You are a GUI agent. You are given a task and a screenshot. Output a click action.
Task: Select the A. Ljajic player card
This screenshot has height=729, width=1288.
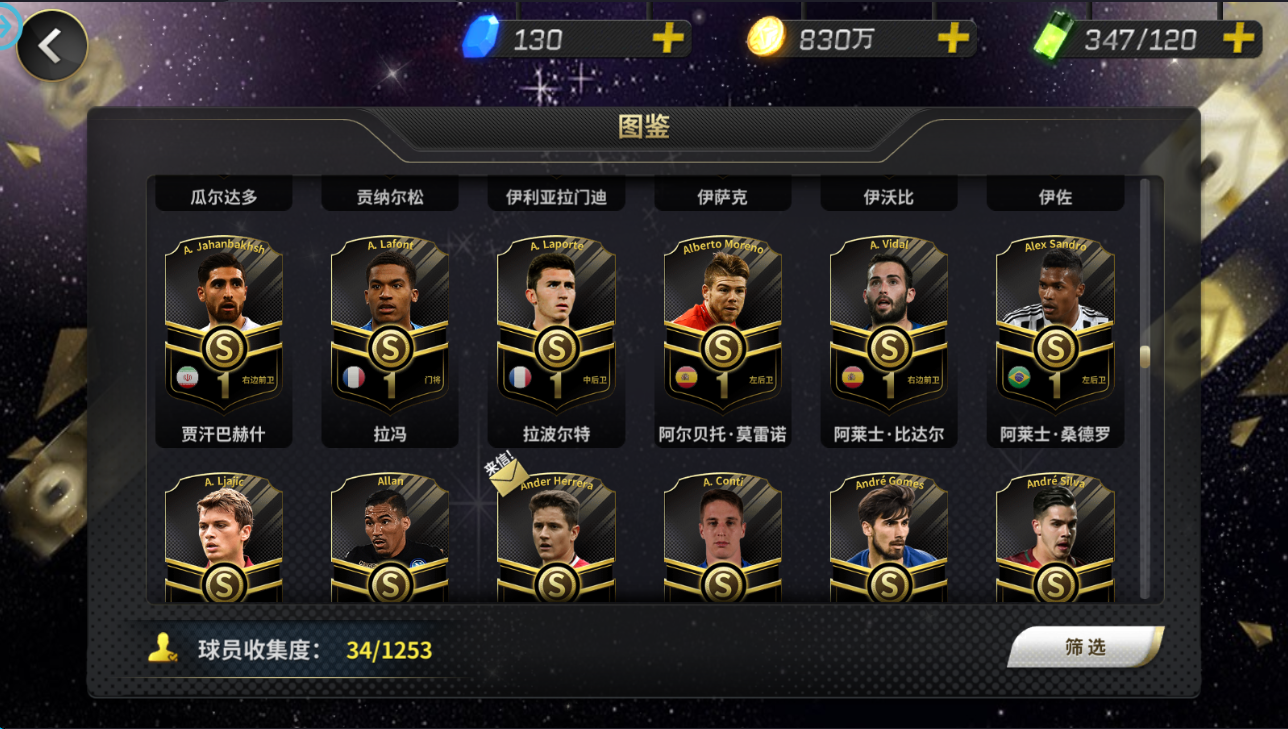pos(224,540)
